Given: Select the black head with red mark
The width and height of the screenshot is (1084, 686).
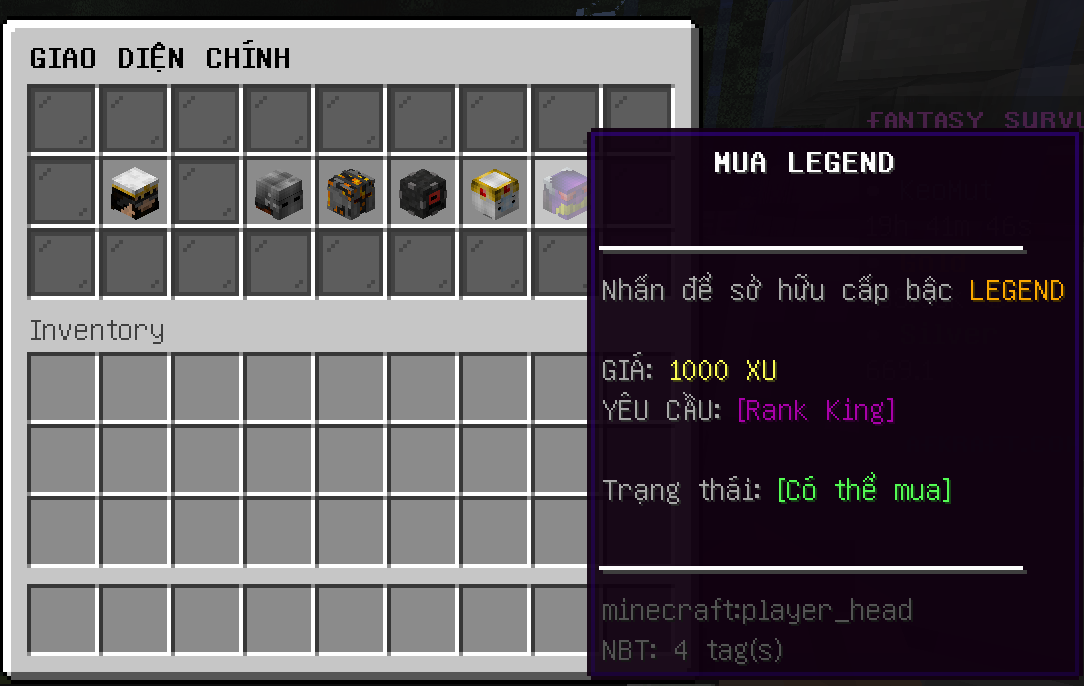Looking at the screenshot, I should click(422, 193).
